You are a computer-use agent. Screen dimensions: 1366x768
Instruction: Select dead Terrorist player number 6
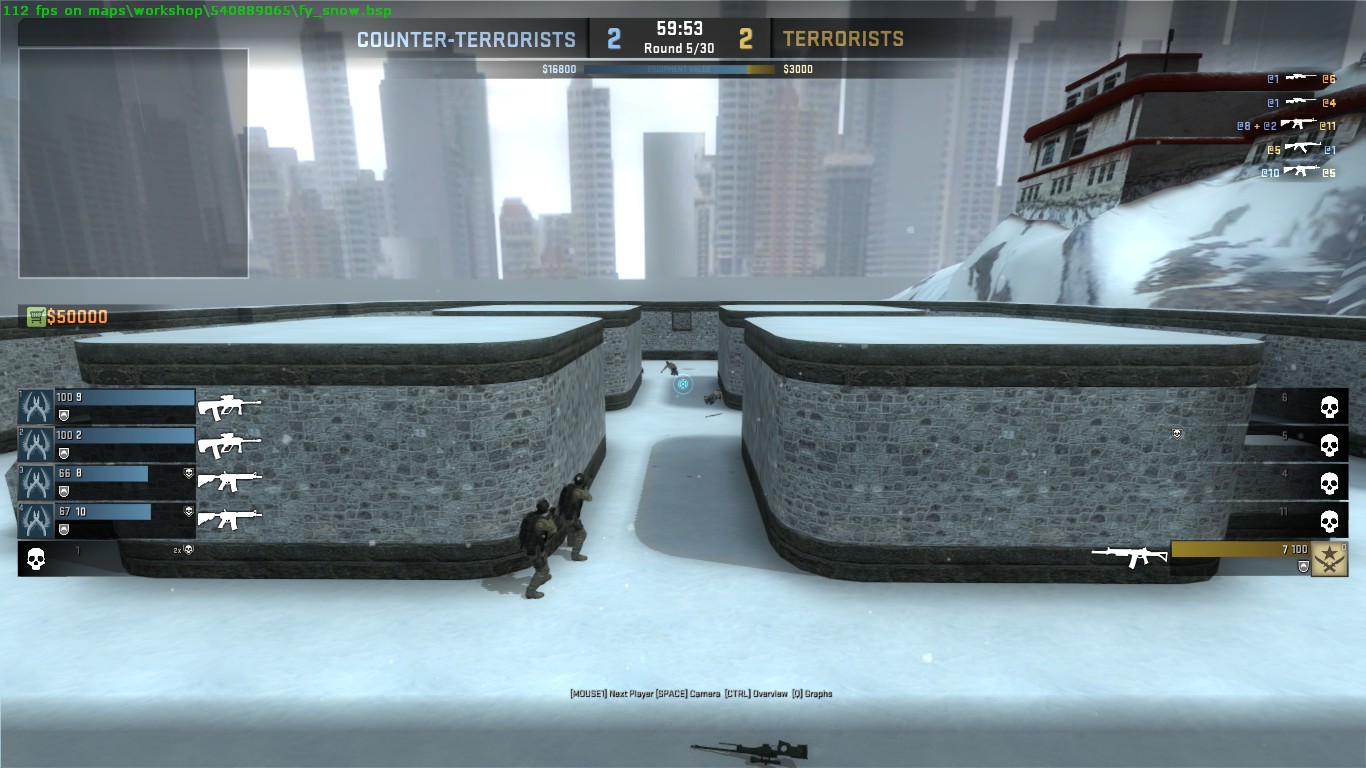[x=1300, y=406]
